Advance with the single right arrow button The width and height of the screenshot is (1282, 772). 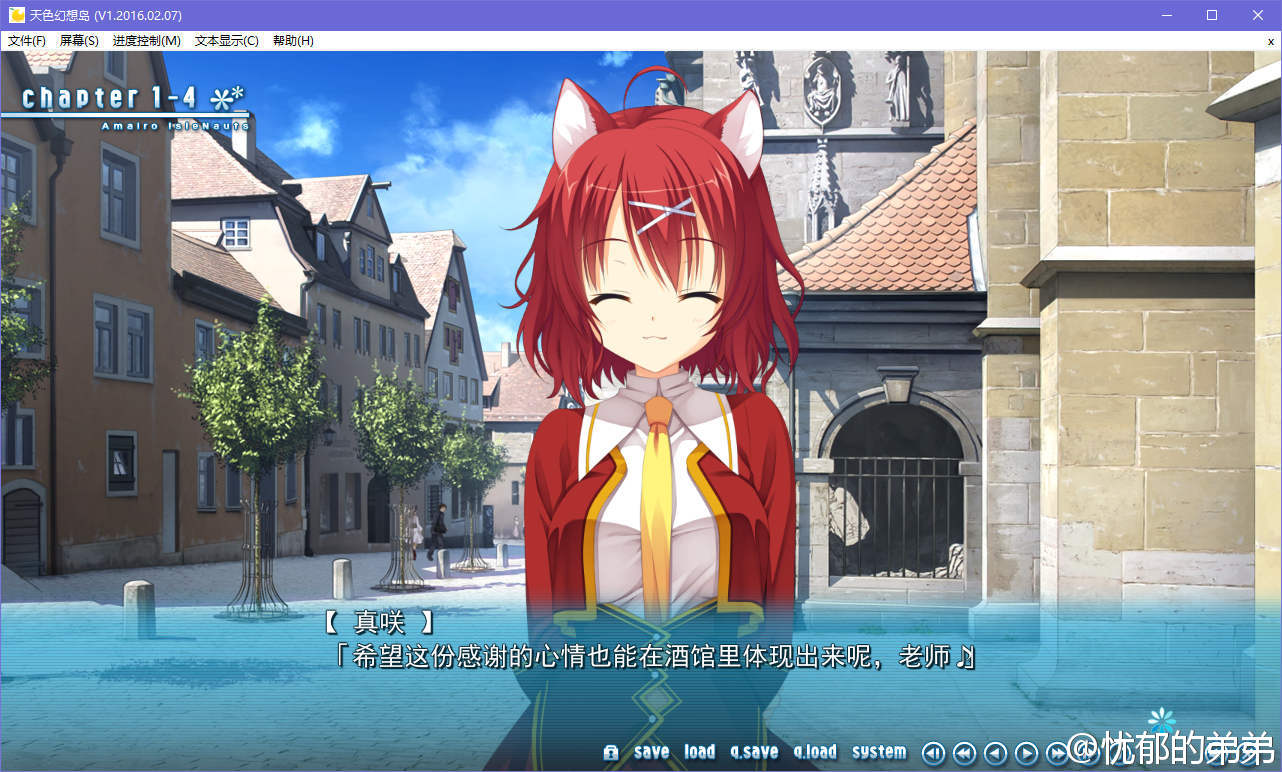pyautogui.click(x=1026, y=753)
